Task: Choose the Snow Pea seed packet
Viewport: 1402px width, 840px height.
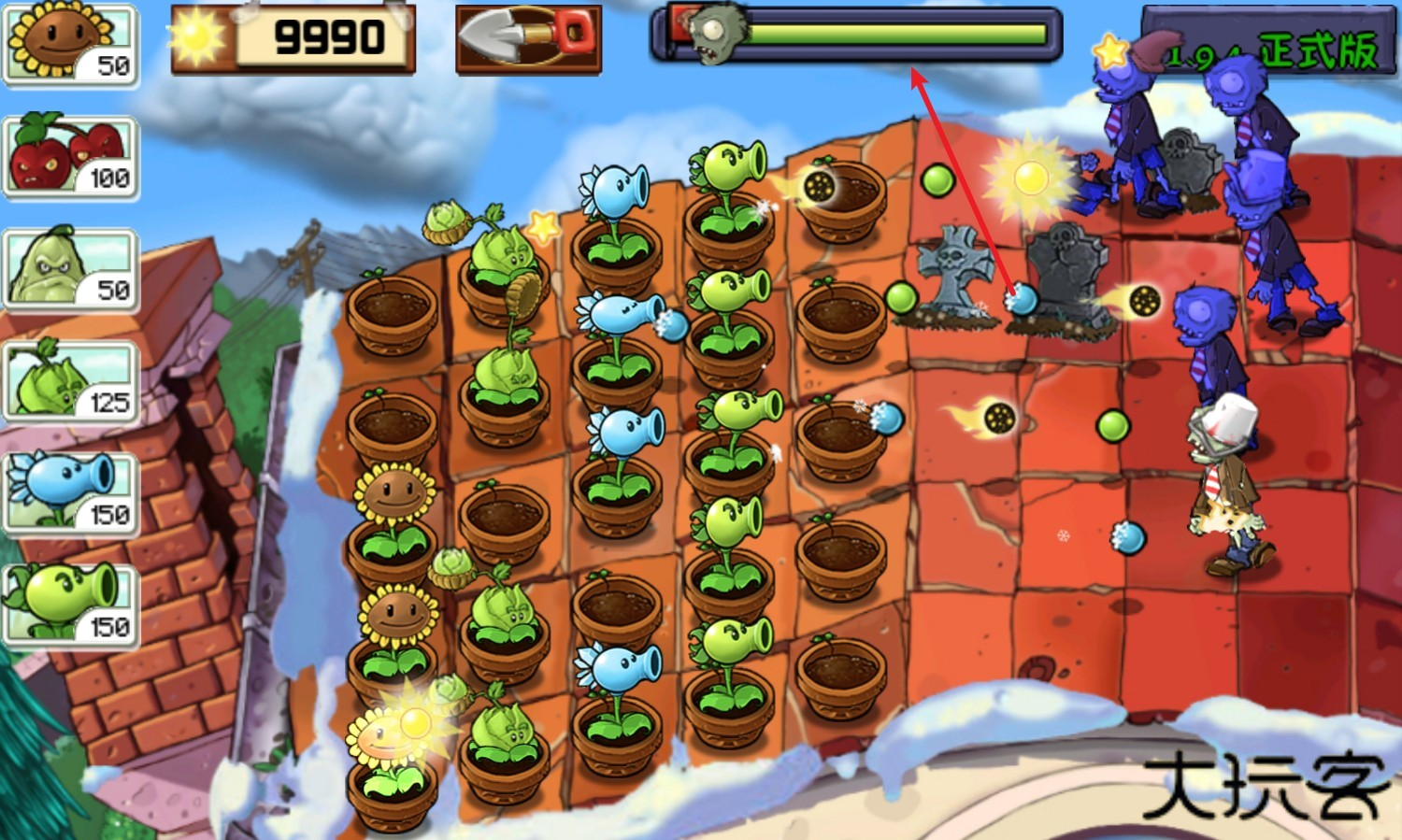Action: 70,493
